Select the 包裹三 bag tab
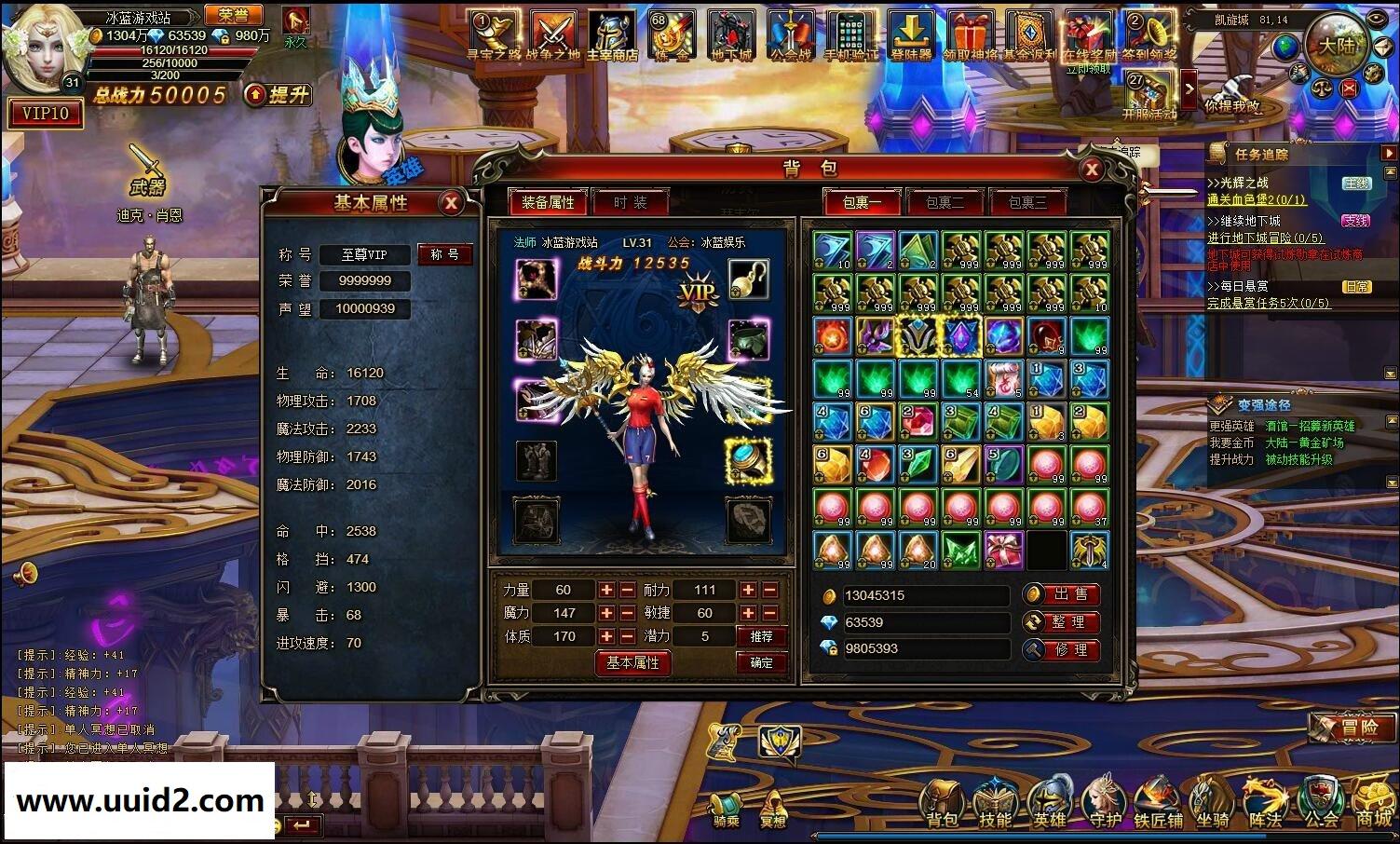1400x844 pixels. point(1028,202)
